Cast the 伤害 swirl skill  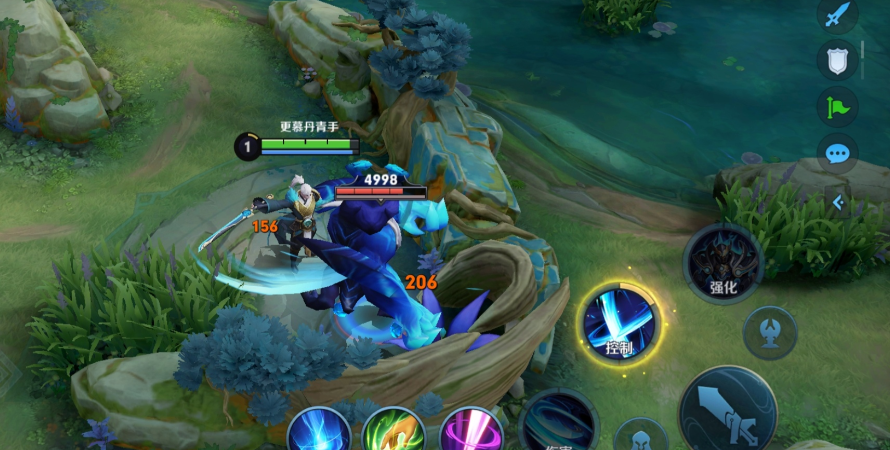(559, 425)
